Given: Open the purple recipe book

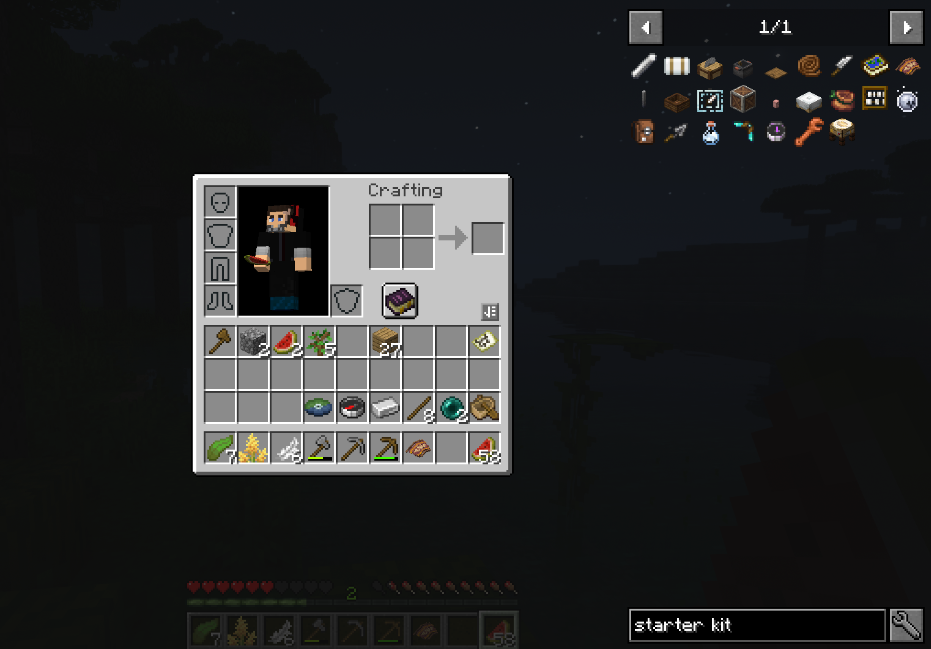Looking at the screenshot, I should click(x=400, y=300).
